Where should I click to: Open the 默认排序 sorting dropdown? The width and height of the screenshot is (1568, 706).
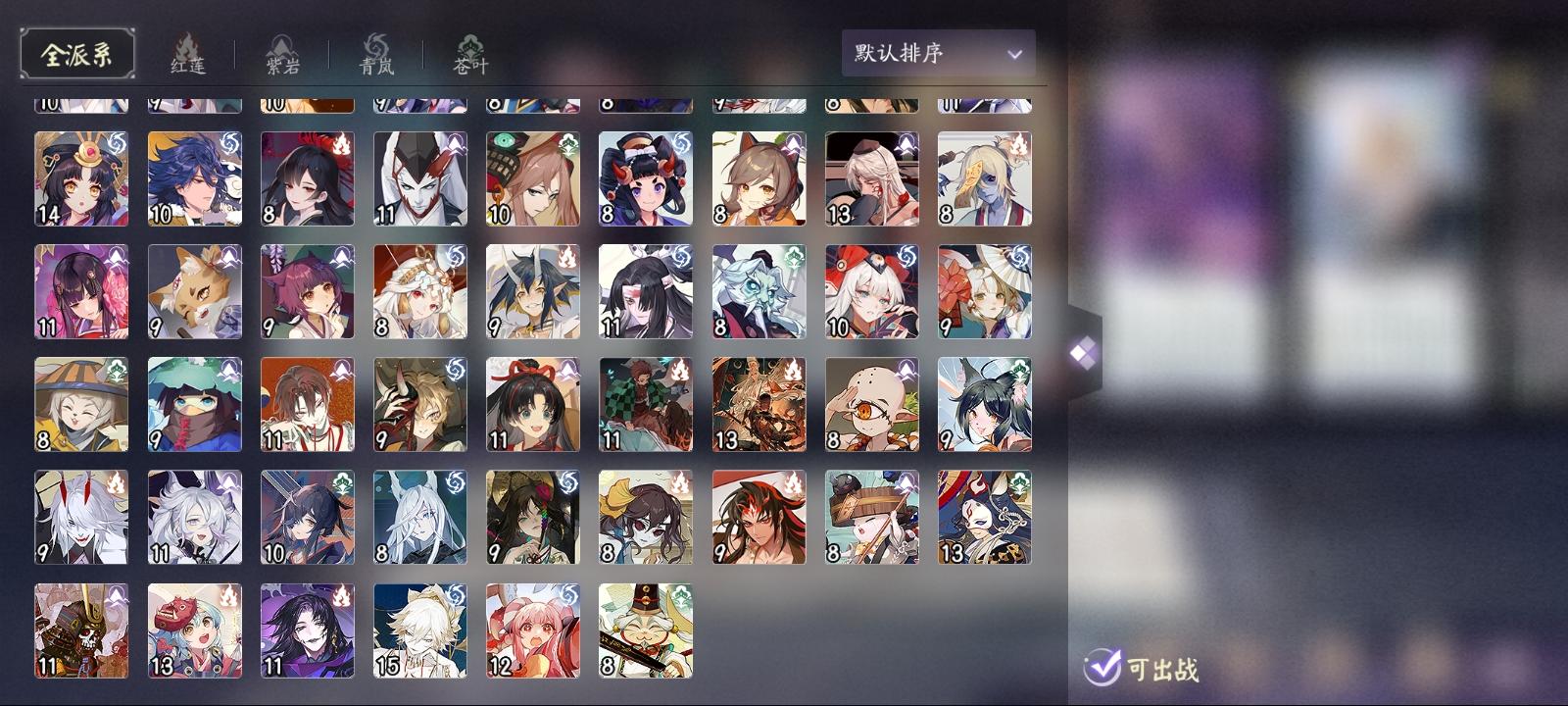936,53
